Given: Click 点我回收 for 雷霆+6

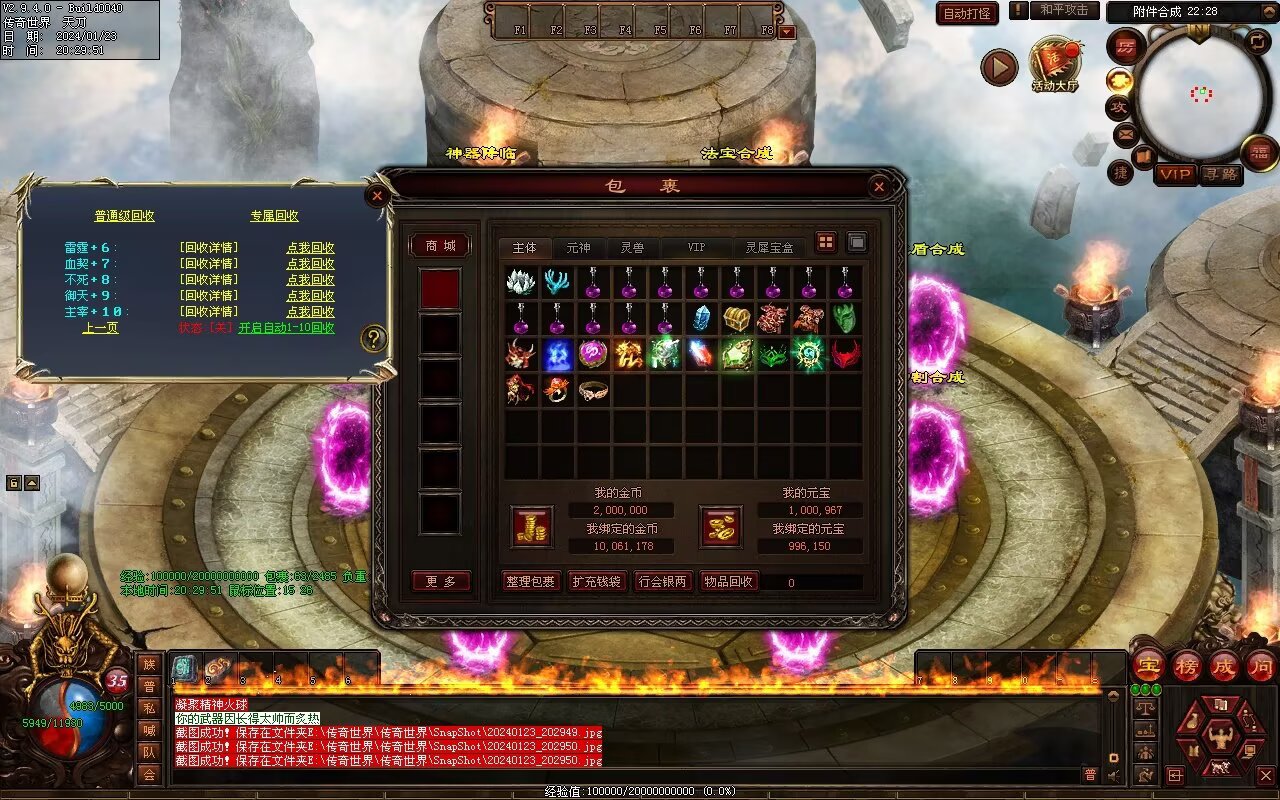Looking at the screenshot, I should pos(310,248).
